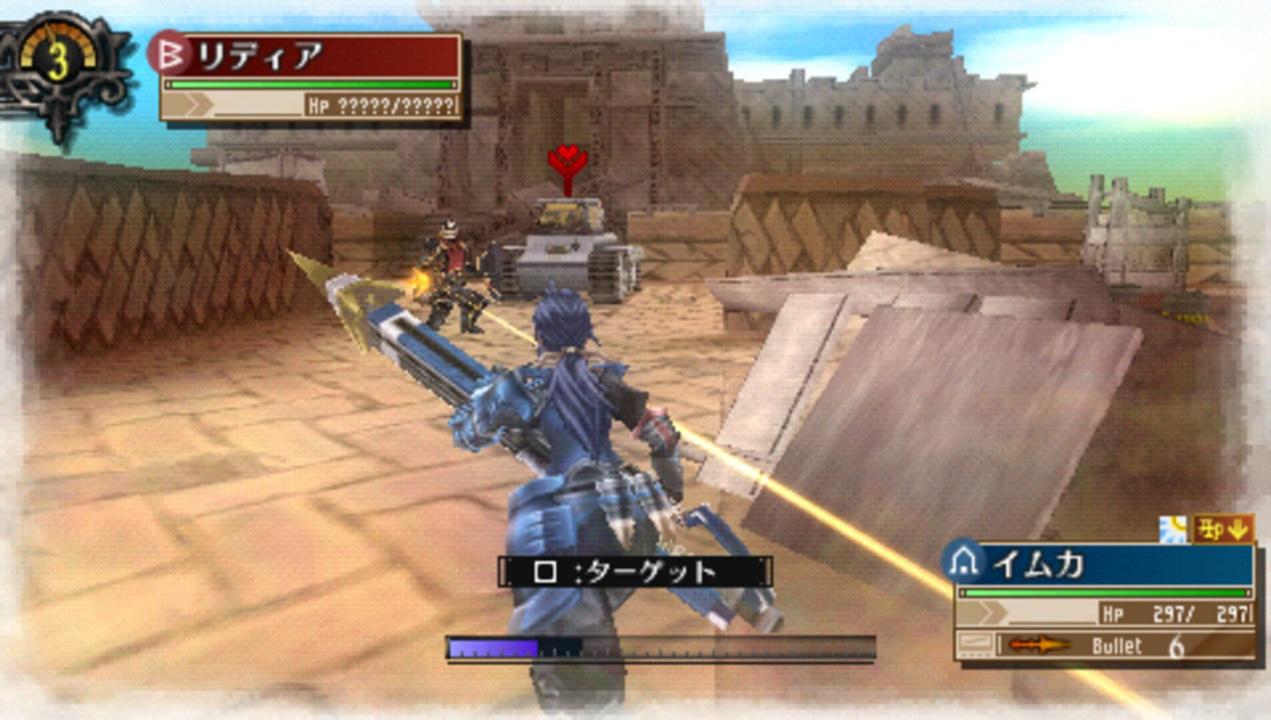Select the orange weapon icon beside Bullet

click(x=1037, y=645)
